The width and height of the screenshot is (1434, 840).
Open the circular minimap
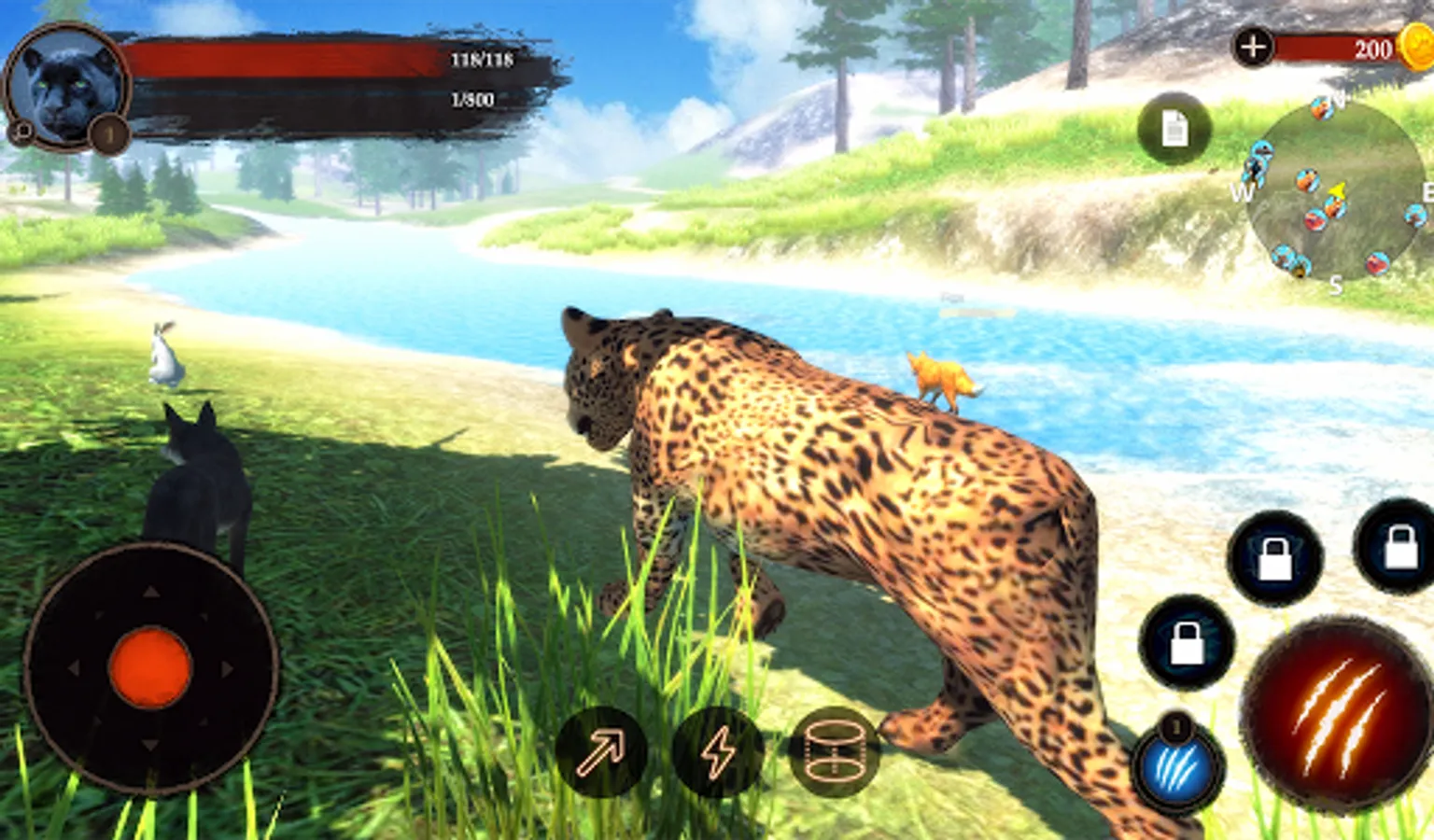click(x=1335, y=191)
